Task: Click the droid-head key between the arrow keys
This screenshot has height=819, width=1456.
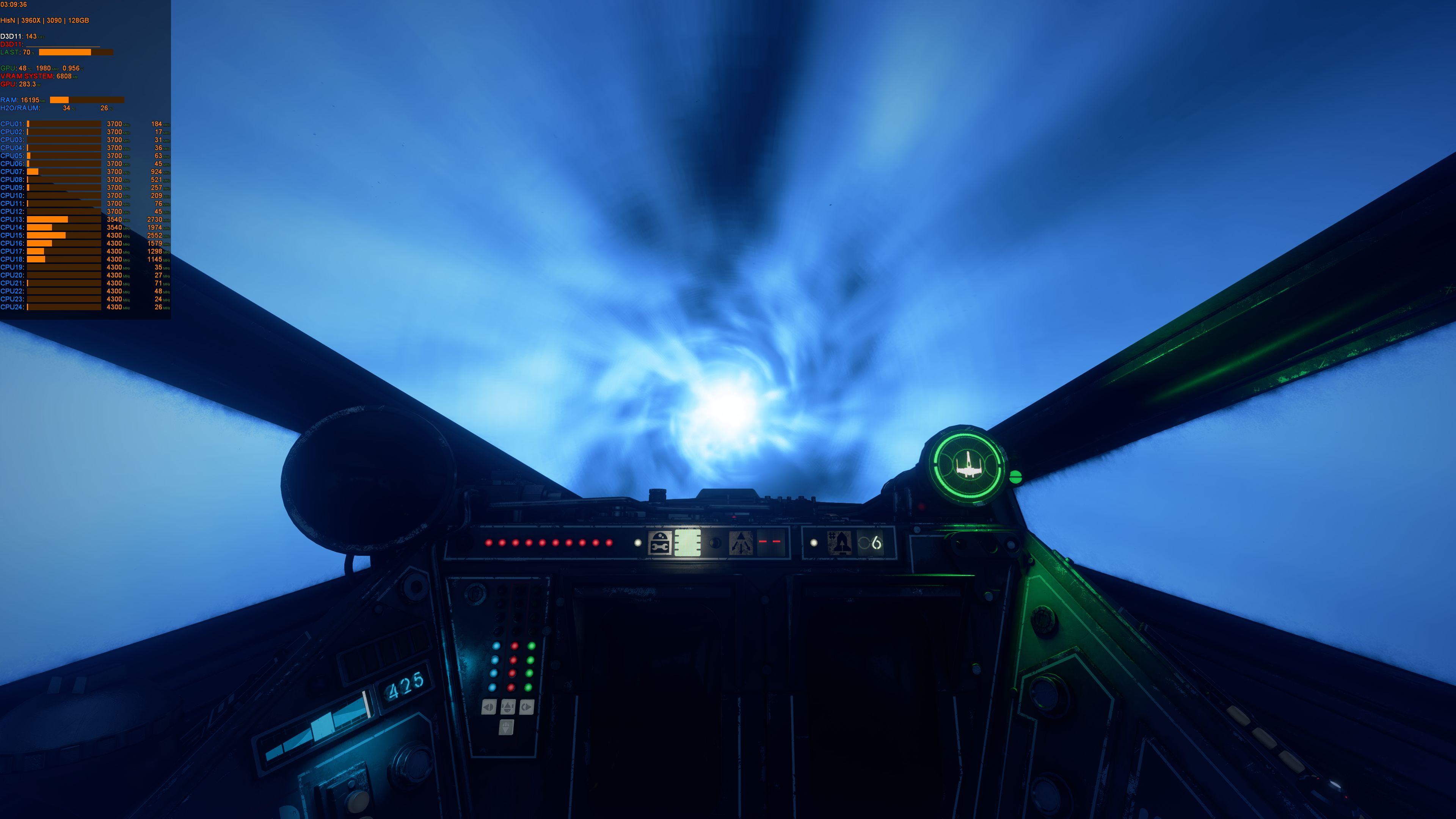Action: [509, 706]
